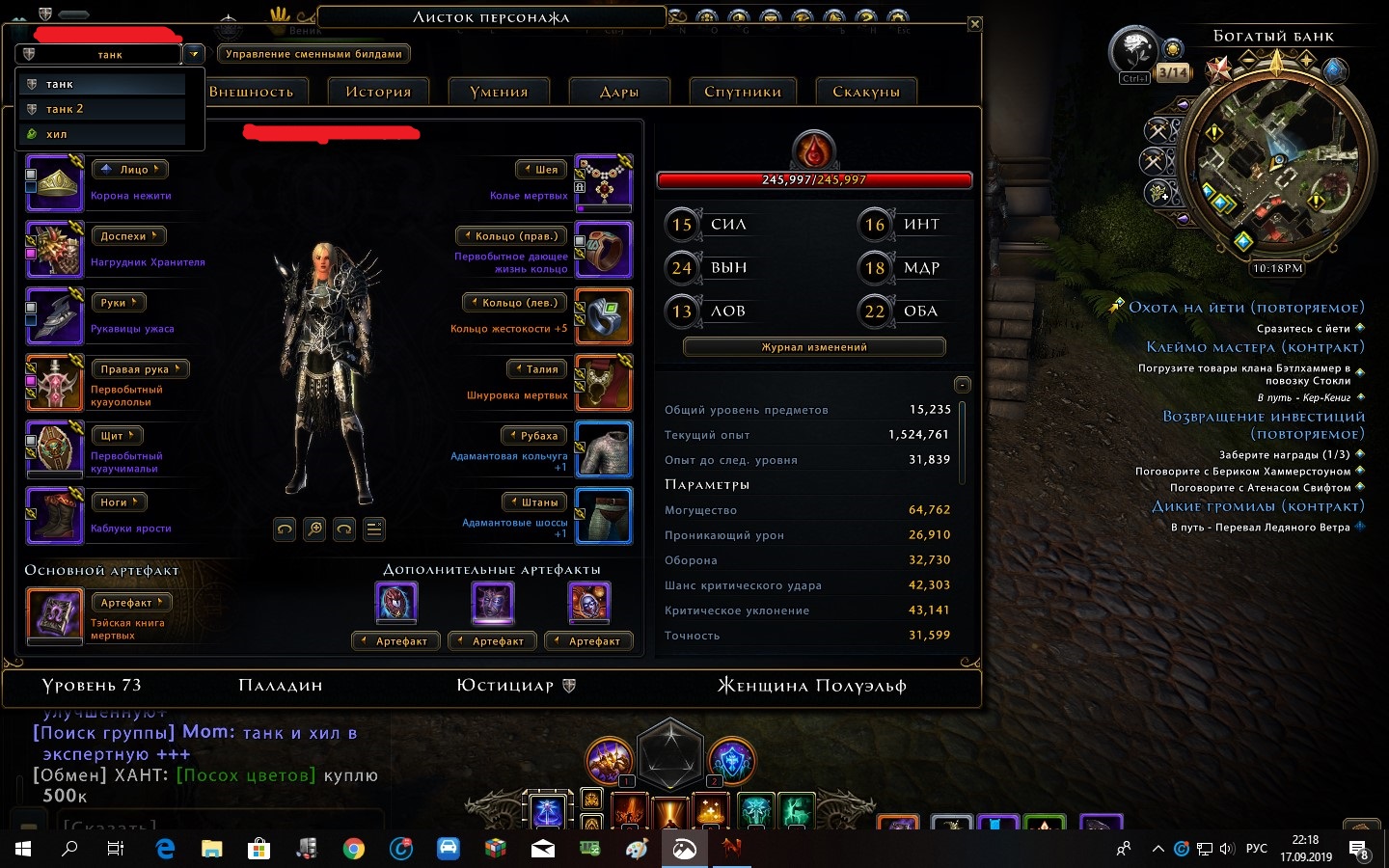Open the Нагрудник Хранителя armor slot icon
Viewport: 1389px width, 868px height.
[54, 250]
